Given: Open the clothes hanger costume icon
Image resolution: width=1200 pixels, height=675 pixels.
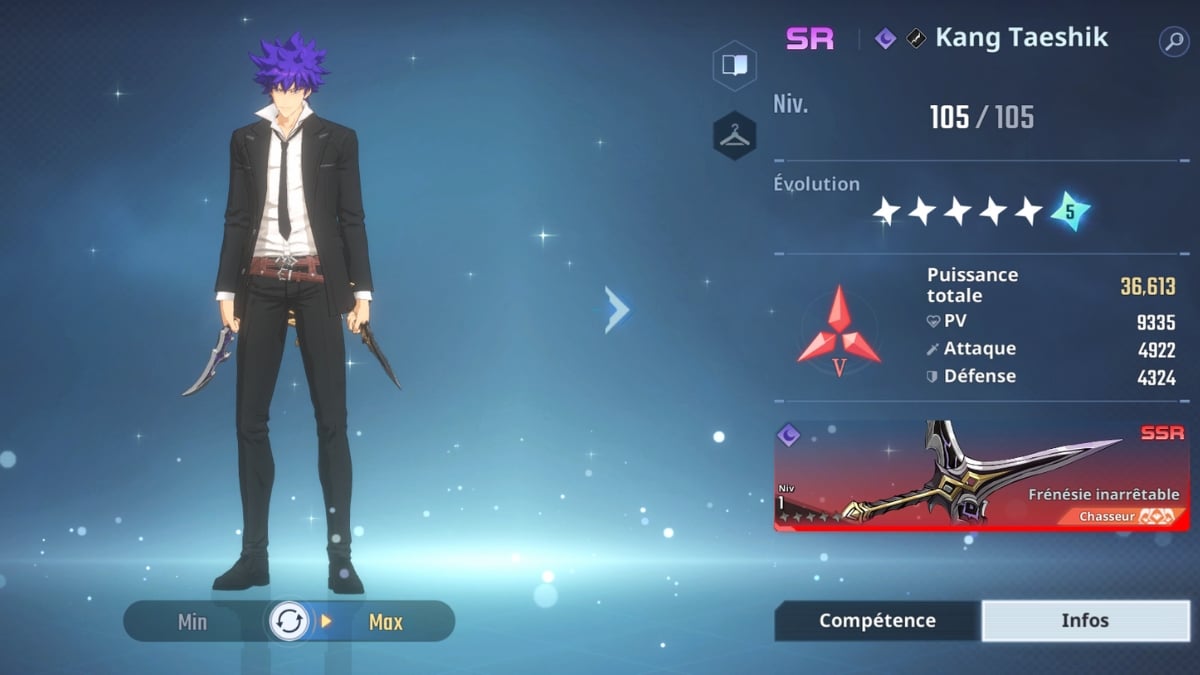Looking at the screenshot, I should tap(734, 136).
